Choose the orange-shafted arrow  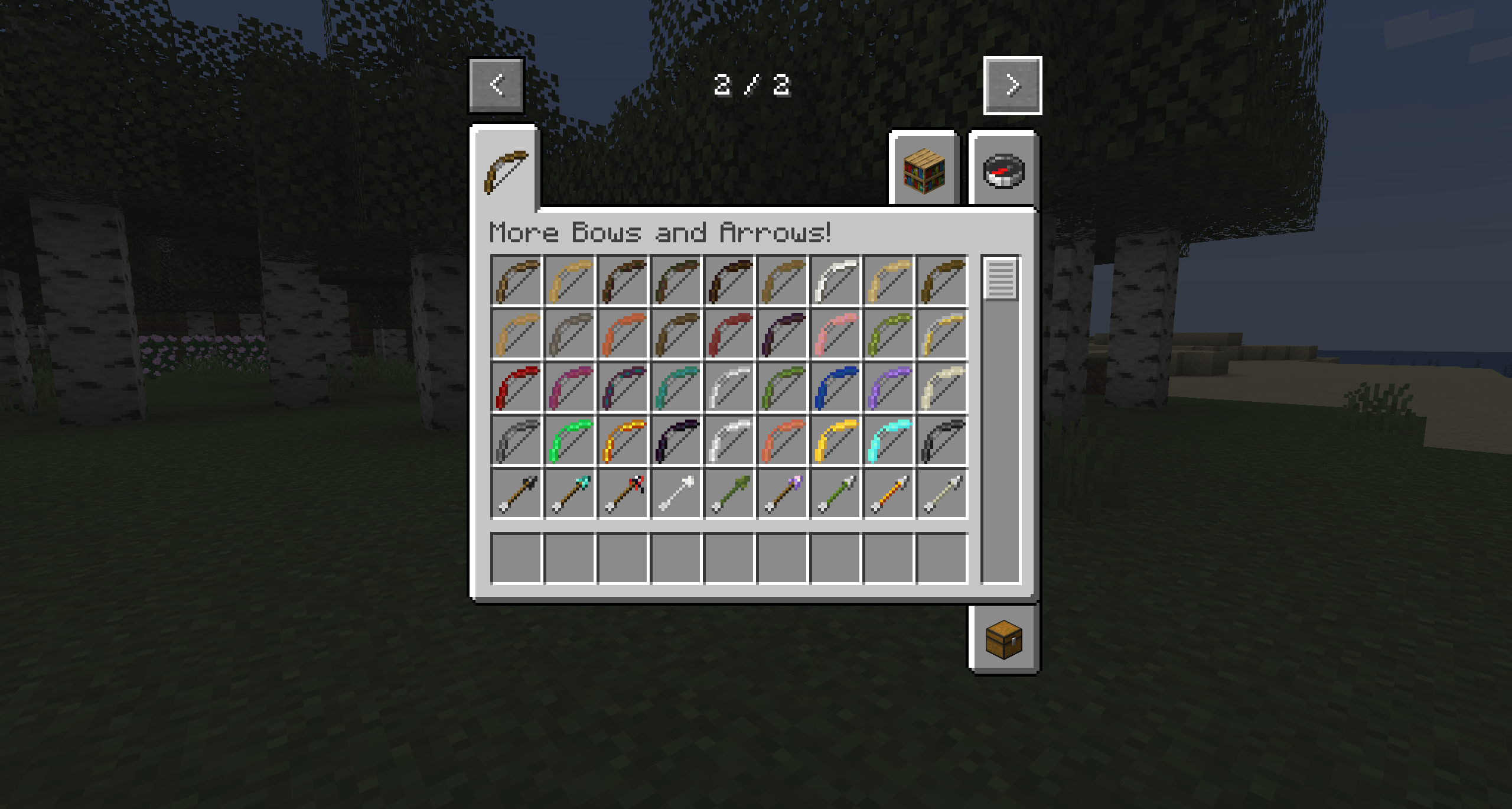coord(888,493)
